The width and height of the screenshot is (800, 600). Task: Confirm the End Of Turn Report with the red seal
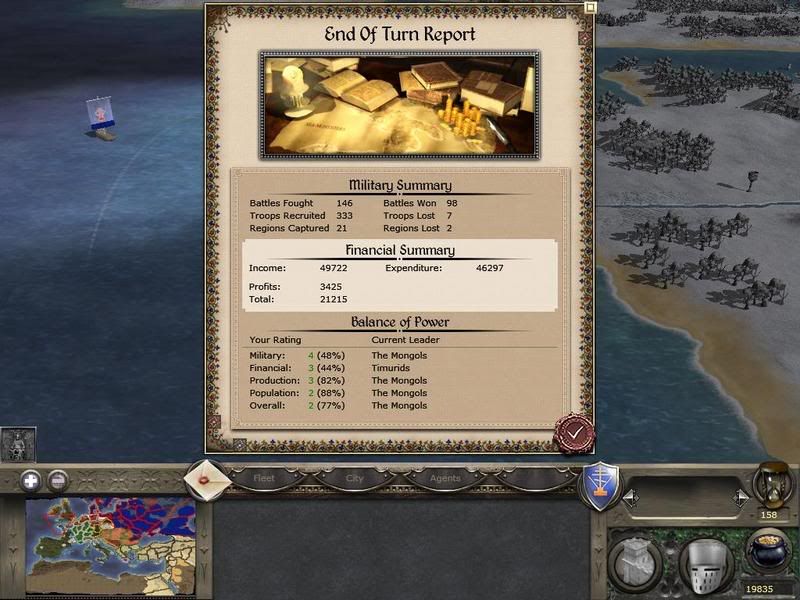(x=575, y=434)
